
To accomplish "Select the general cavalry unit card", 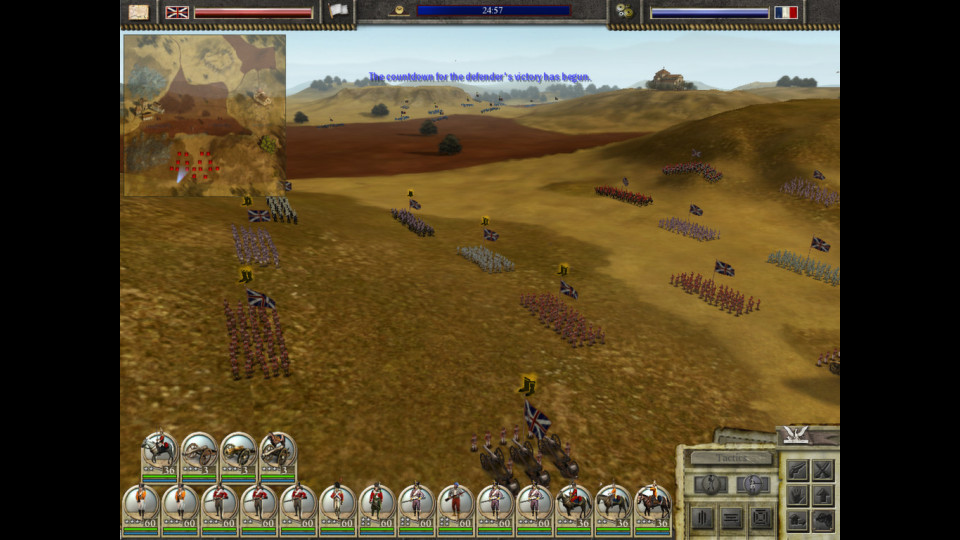I will point(159,455).
